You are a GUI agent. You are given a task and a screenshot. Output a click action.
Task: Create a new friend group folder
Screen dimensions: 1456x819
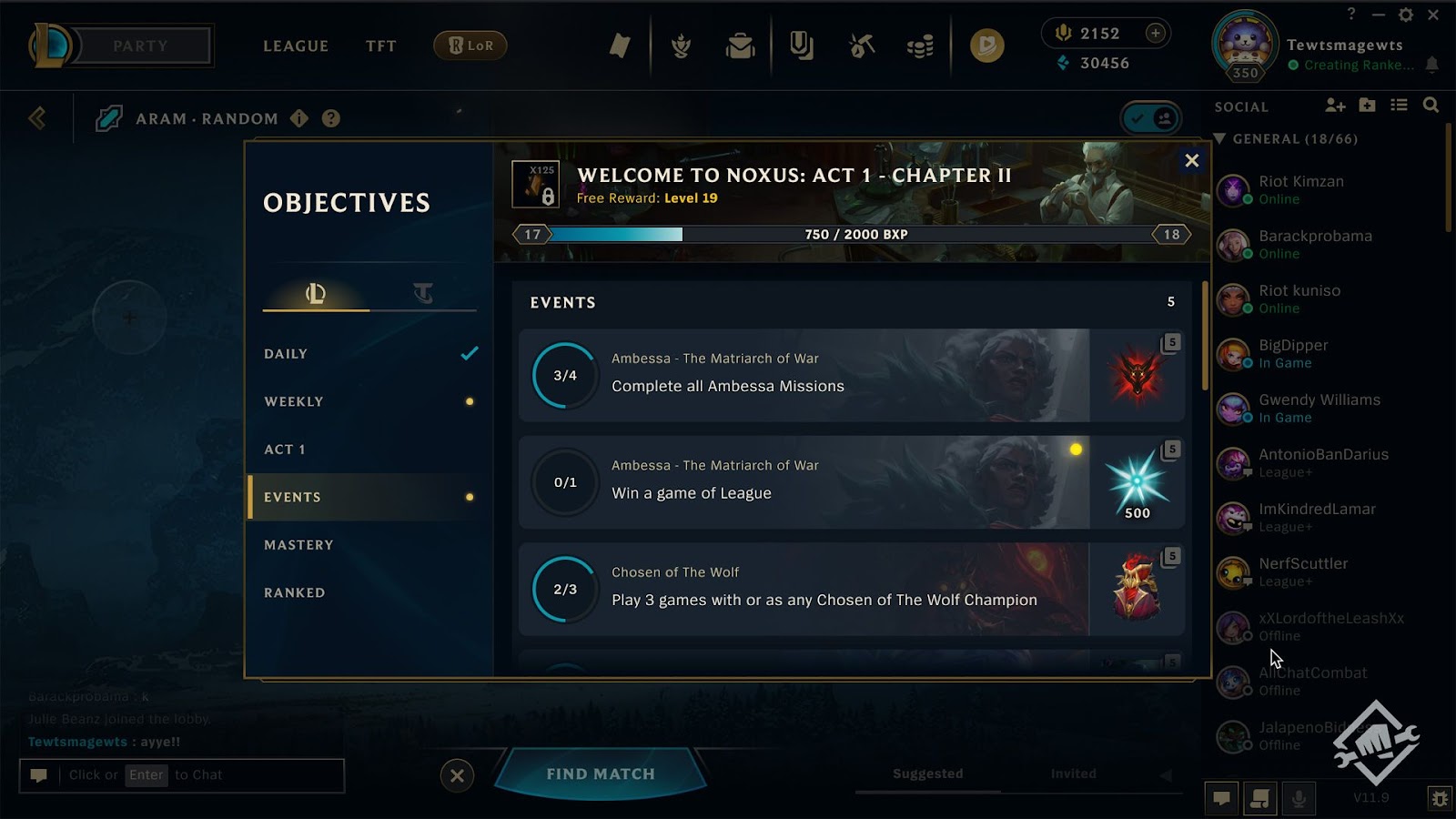tap(1367, 106)
